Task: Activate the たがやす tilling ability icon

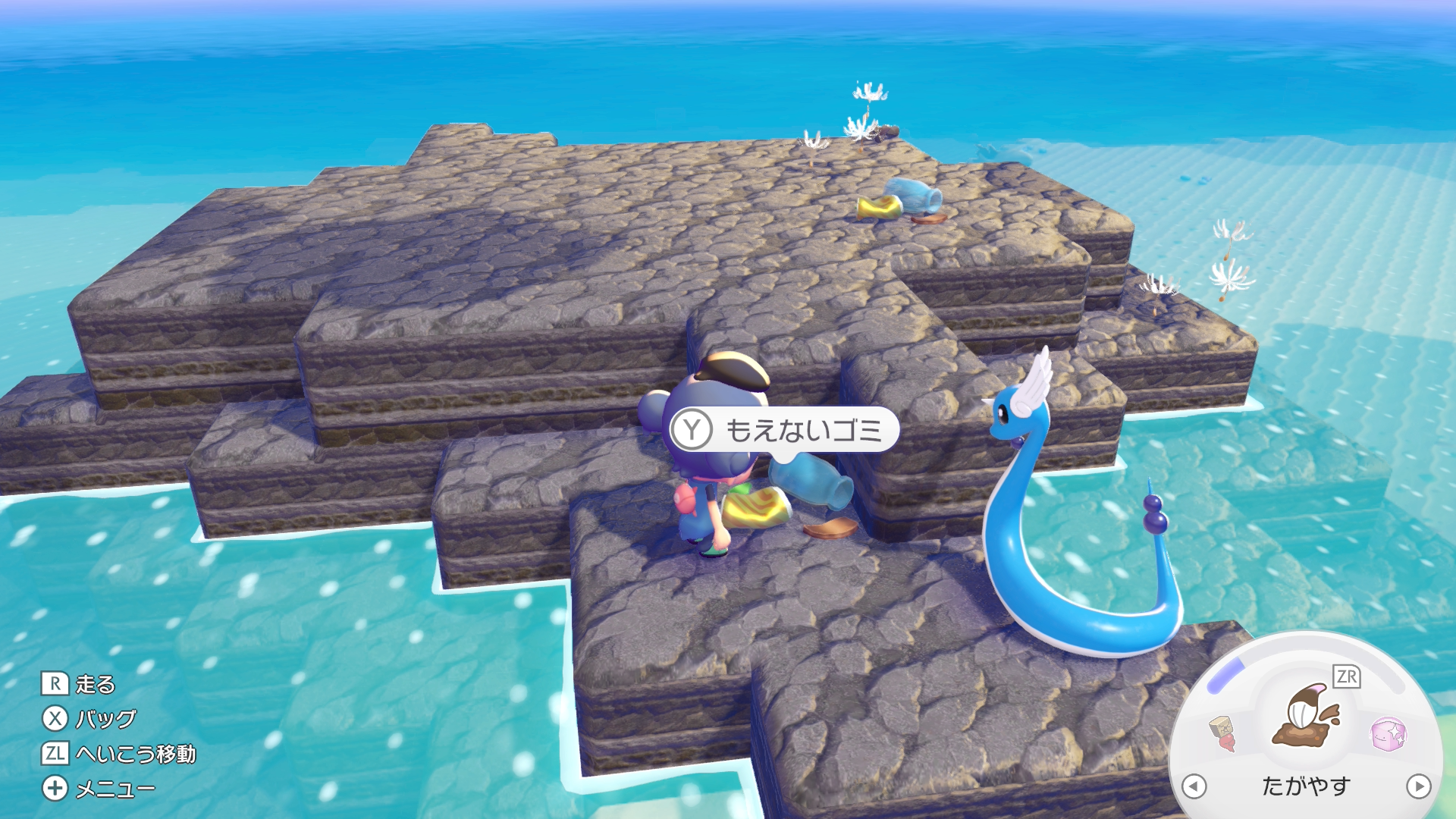Action: 1306,717
